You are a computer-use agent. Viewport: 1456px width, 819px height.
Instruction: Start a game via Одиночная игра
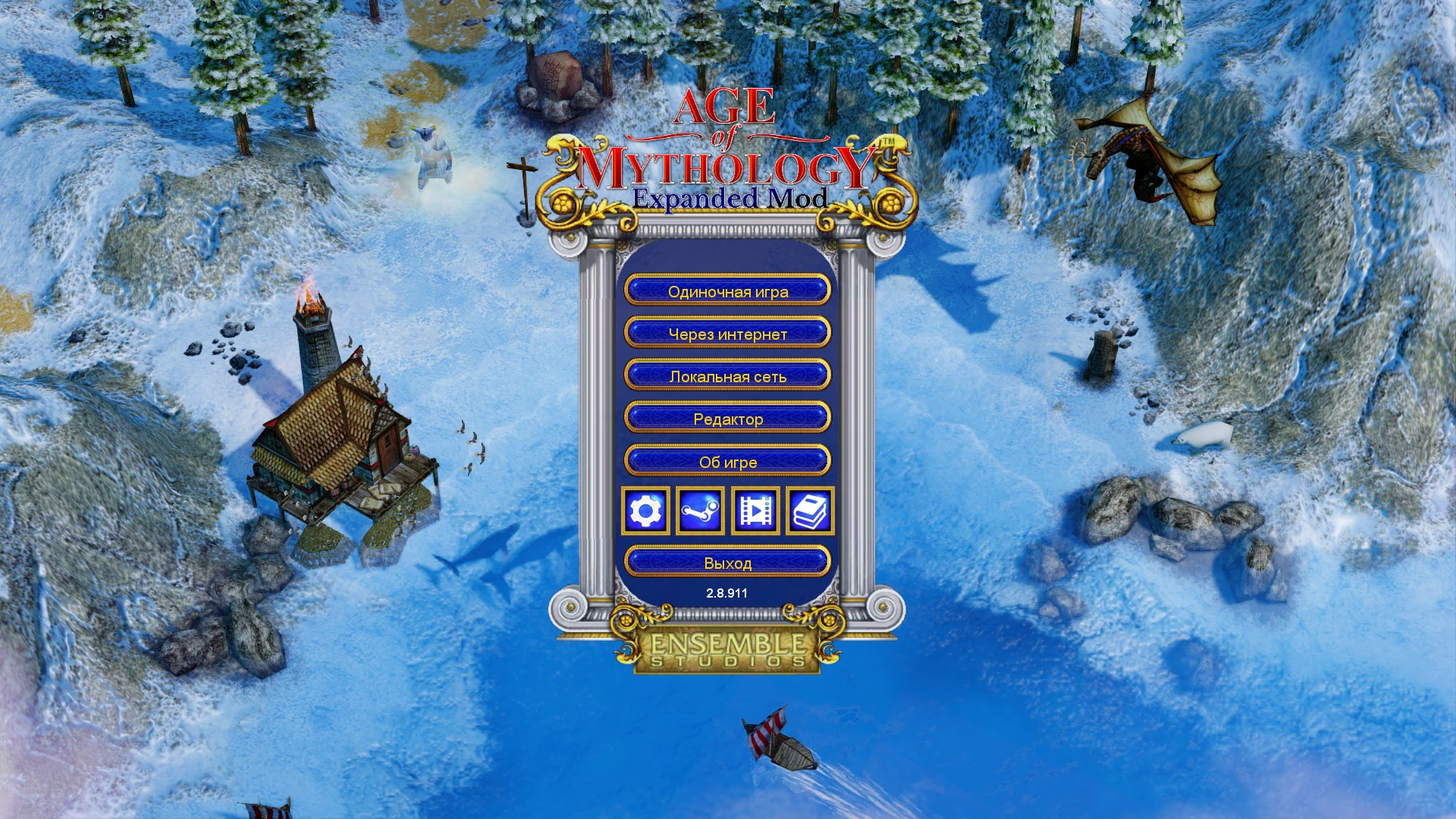pos(728,291)
